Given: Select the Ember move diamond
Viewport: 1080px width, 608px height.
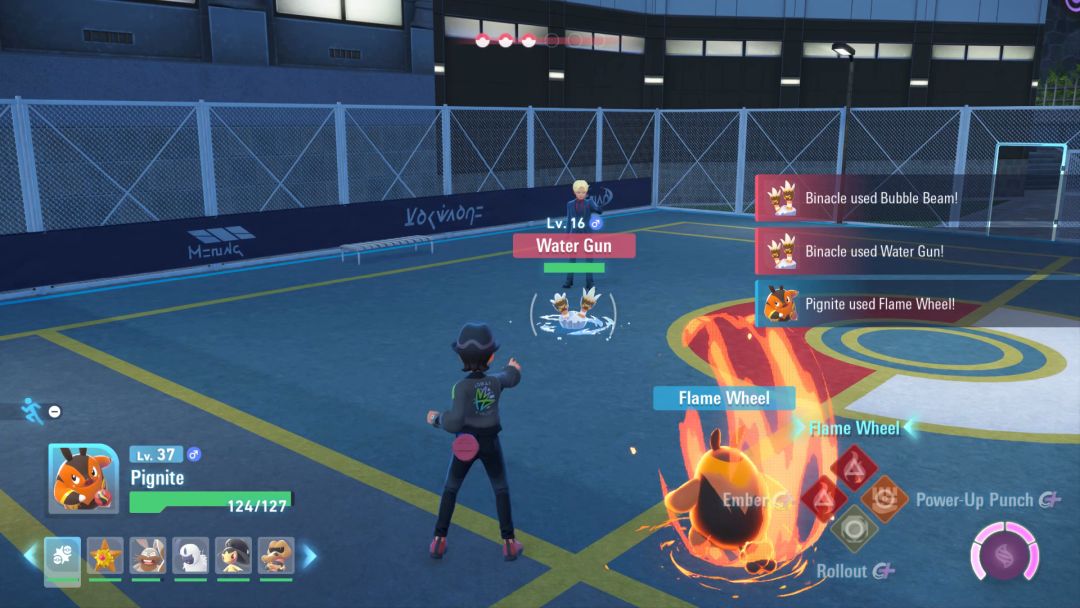Looking at the screenshot, I should (824, 499).
